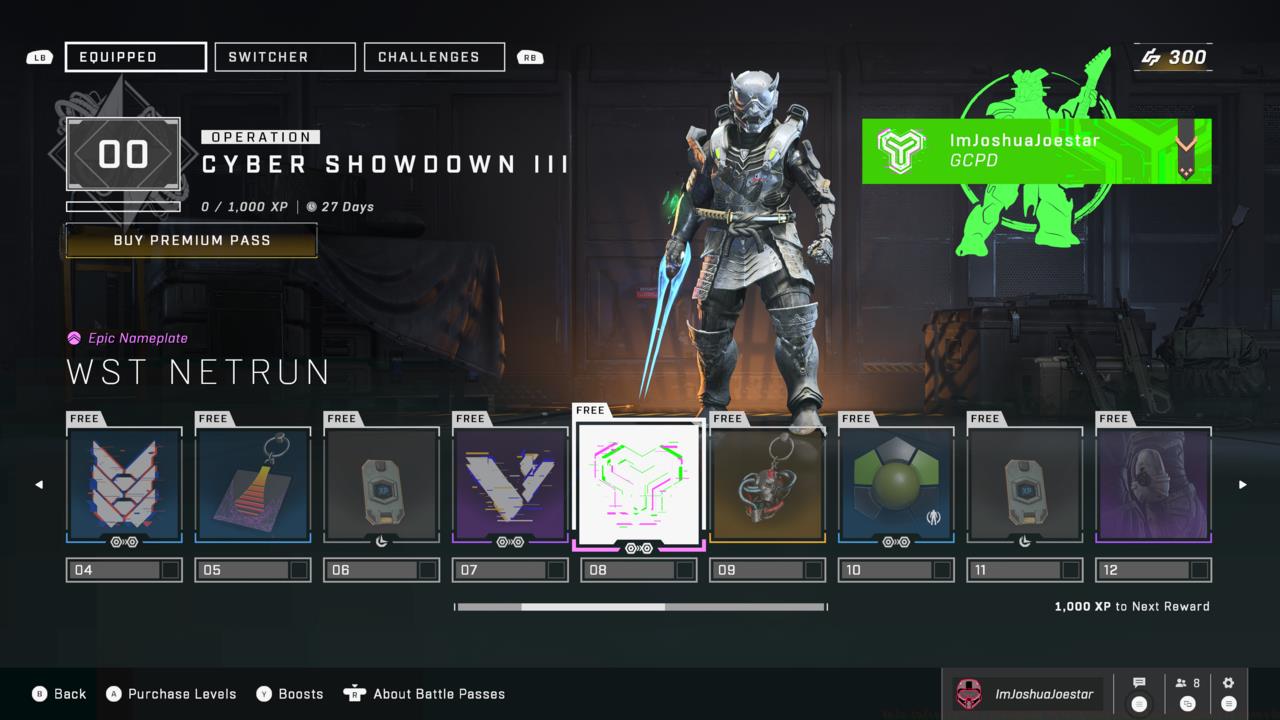Open the Challenges tab
This screenshot has width=1280, height=720.
tap(434, 57)
